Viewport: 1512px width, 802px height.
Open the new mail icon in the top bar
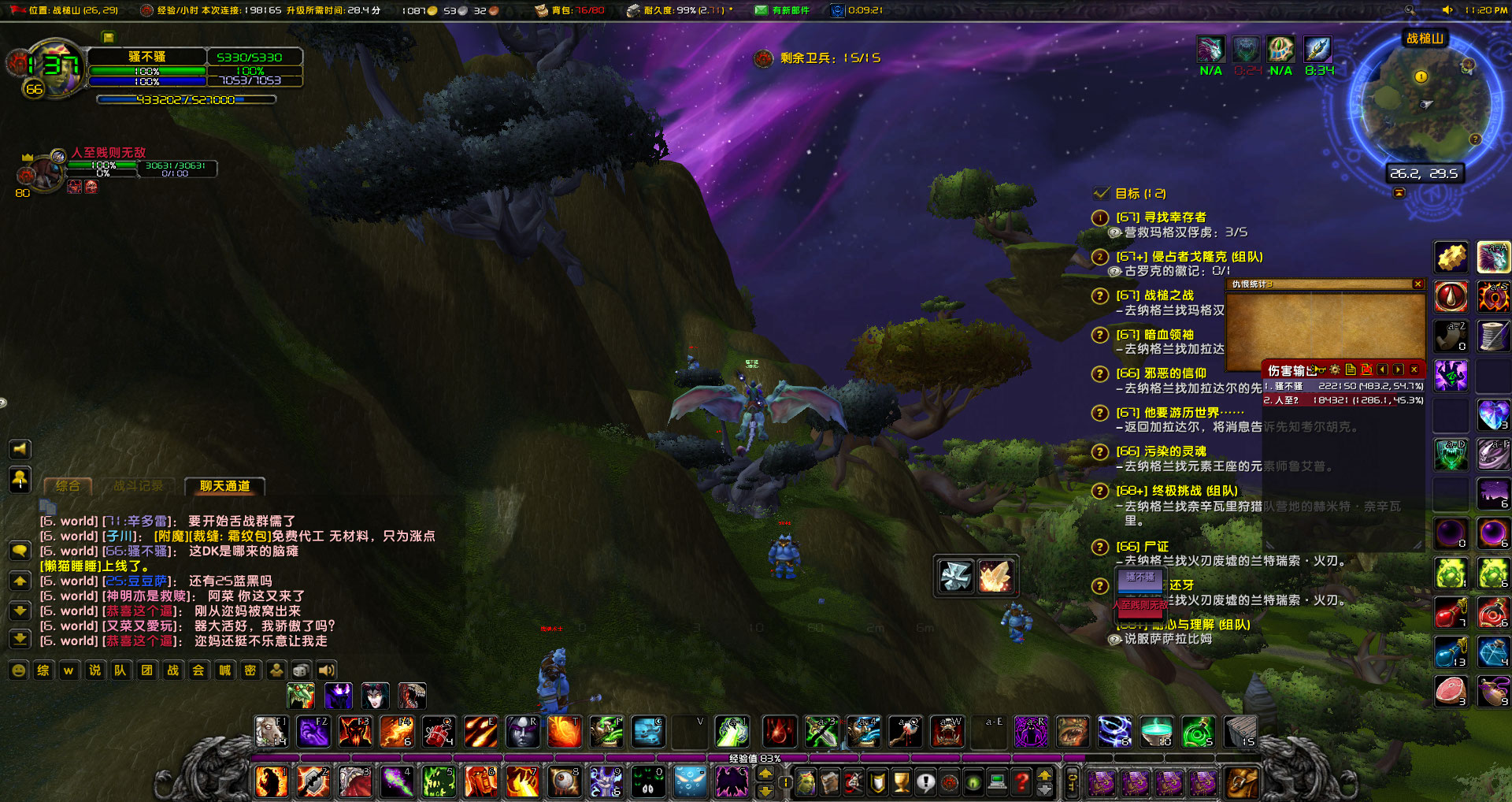coord(761,11)
